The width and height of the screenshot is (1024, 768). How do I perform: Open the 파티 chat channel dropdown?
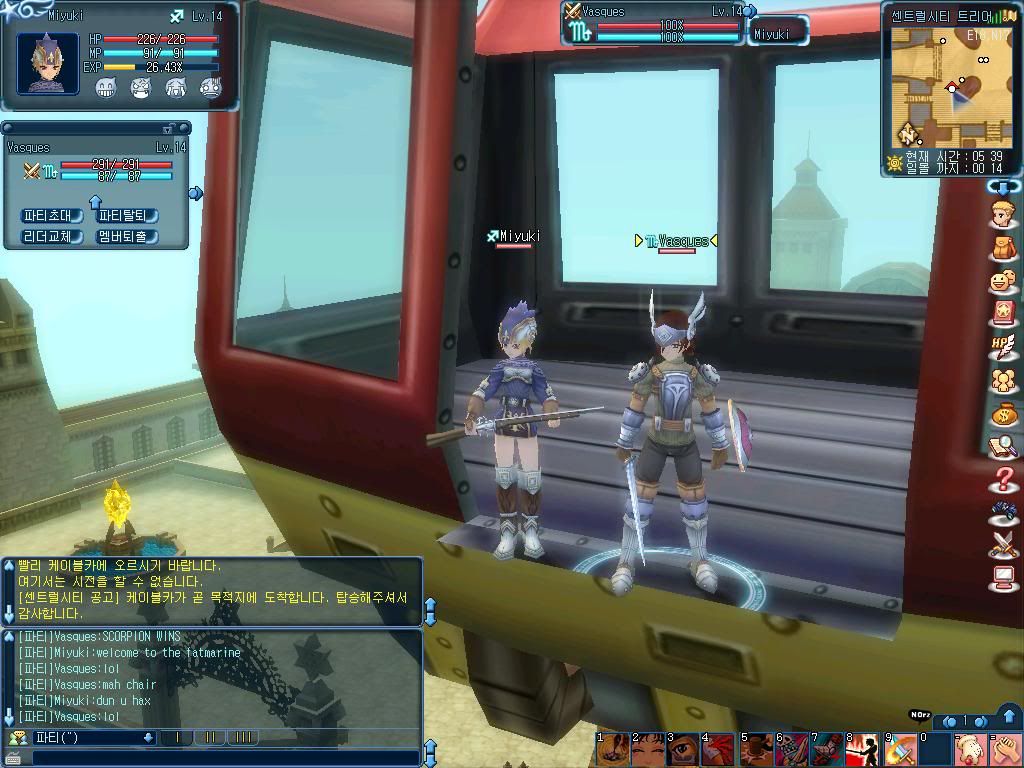tap(149, 738)
